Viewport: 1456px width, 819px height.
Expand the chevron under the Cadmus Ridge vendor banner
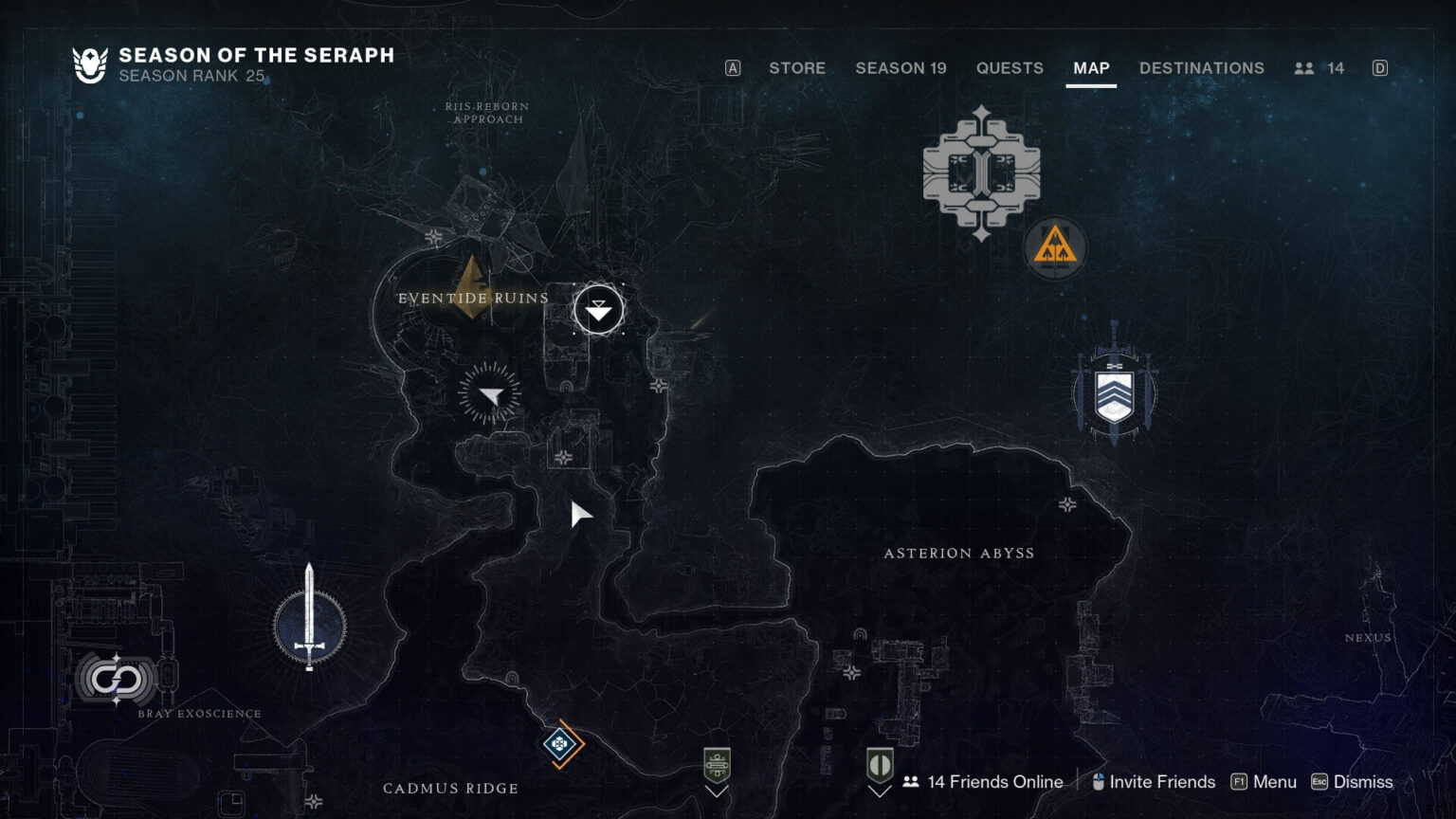pos(716,792)
